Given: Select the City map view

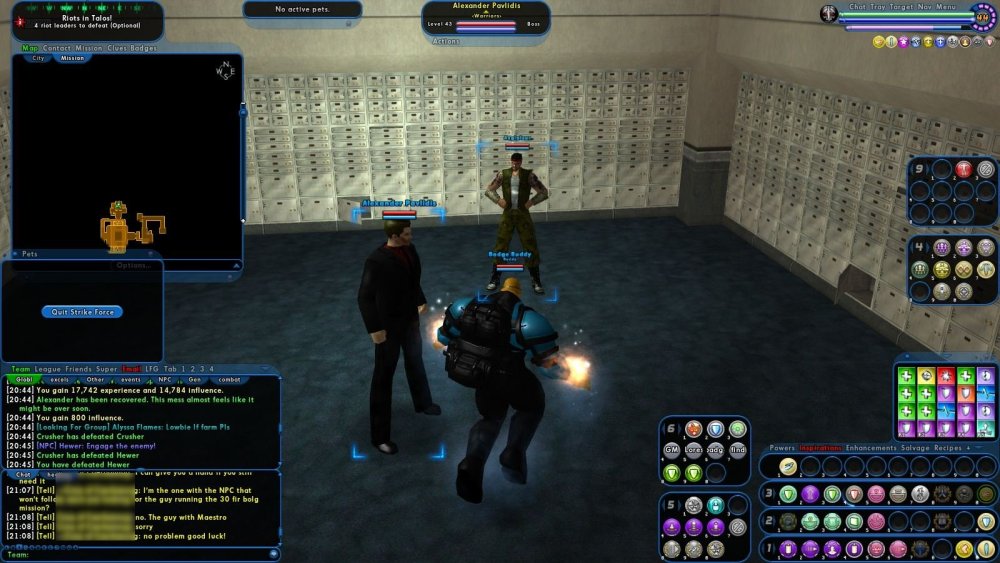Looking at the screenshot, I should click(39, 58).
